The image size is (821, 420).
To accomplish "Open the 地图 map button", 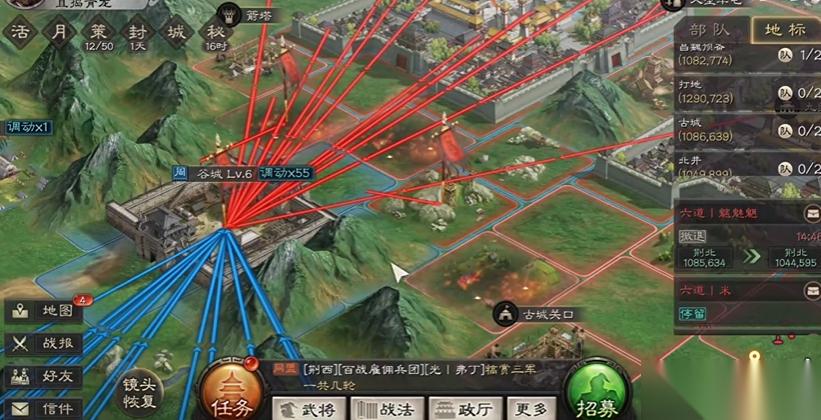I will 45,311.
